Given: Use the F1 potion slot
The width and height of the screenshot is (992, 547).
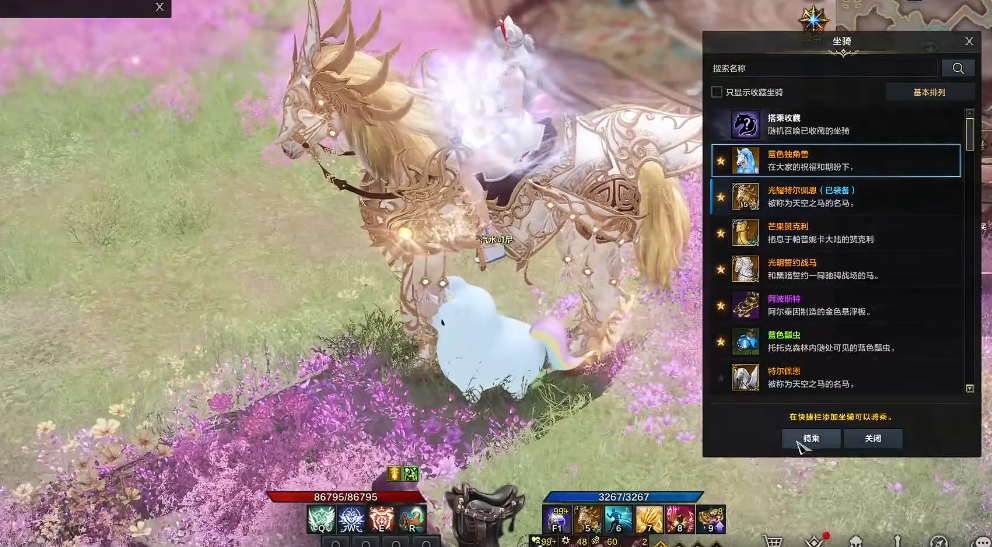Looking at the screenshot, I should point(557,519).
